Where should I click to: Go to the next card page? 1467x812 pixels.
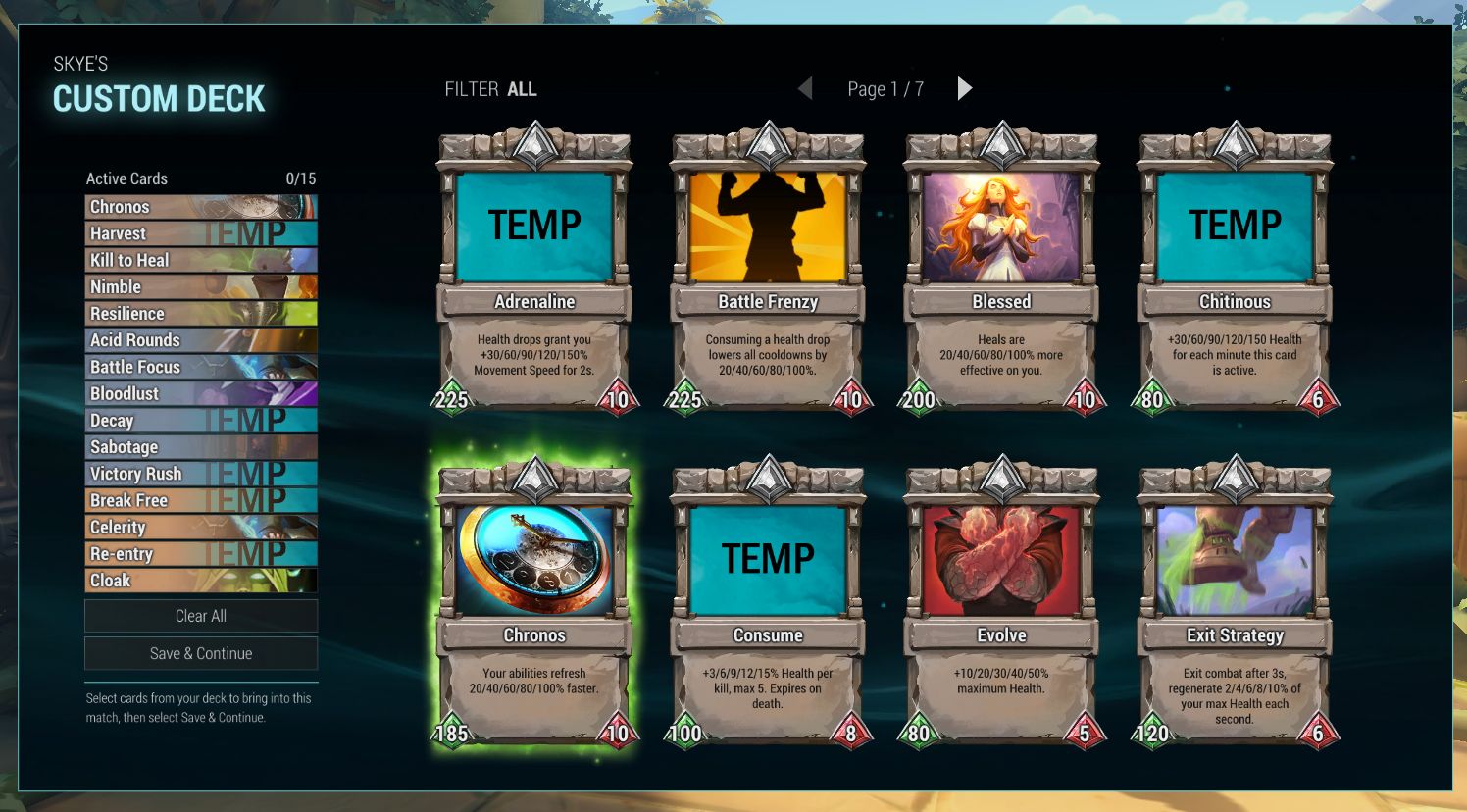coord(965,89)
